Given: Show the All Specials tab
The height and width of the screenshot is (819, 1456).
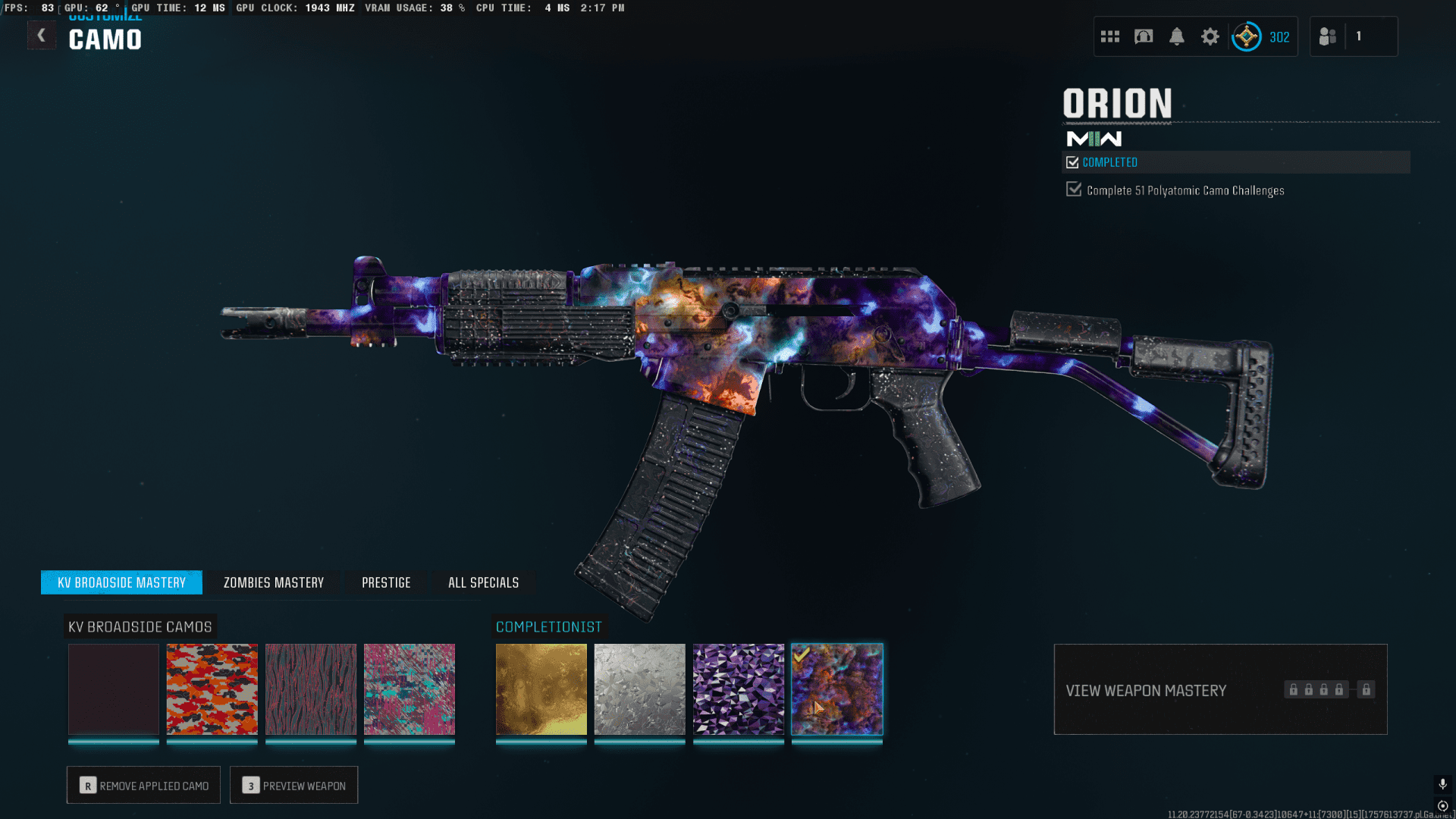Looking at the screenshot, I should point(483,582).
